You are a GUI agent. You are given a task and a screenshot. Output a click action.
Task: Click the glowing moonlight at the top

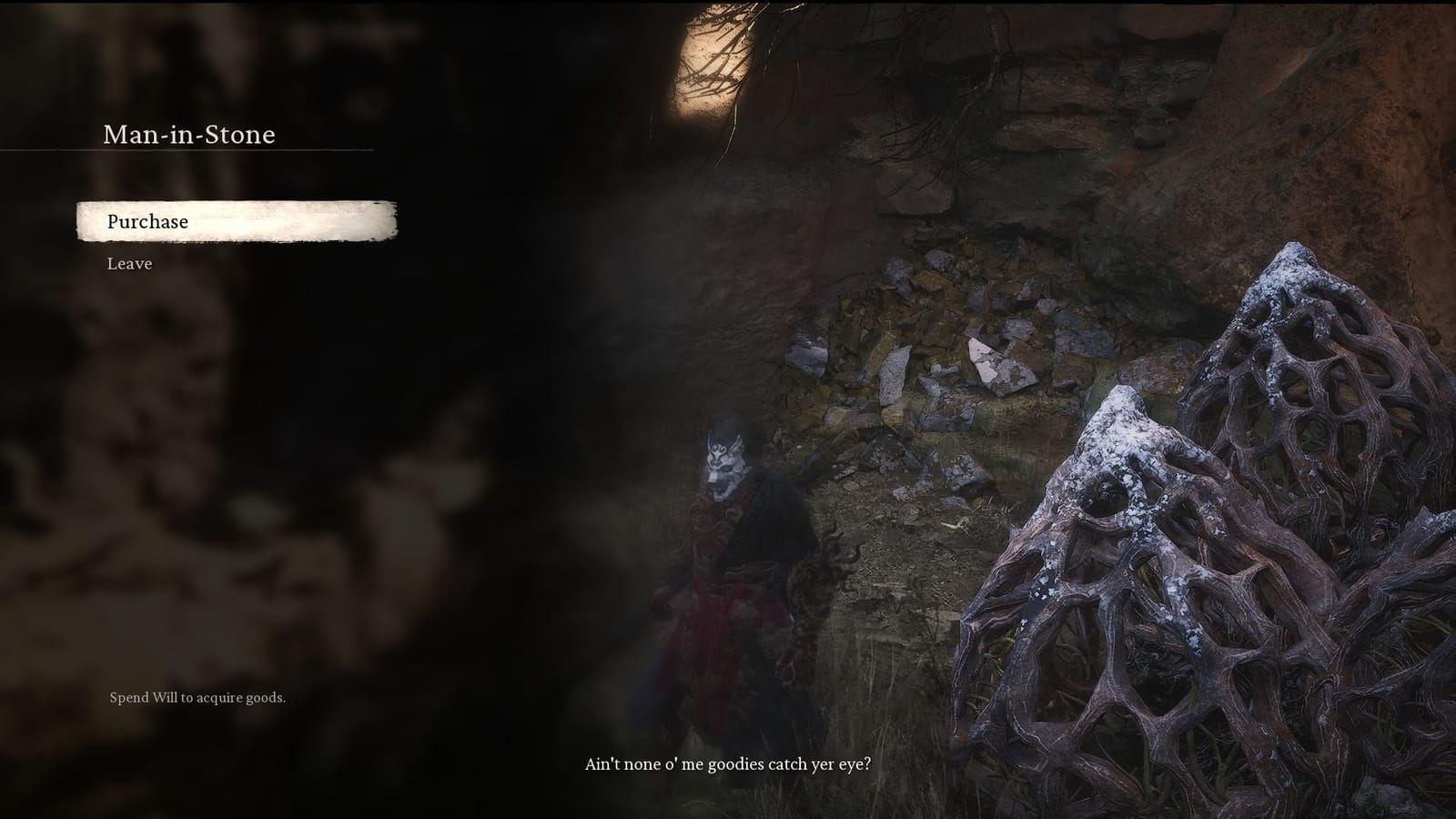pos(710,55)
